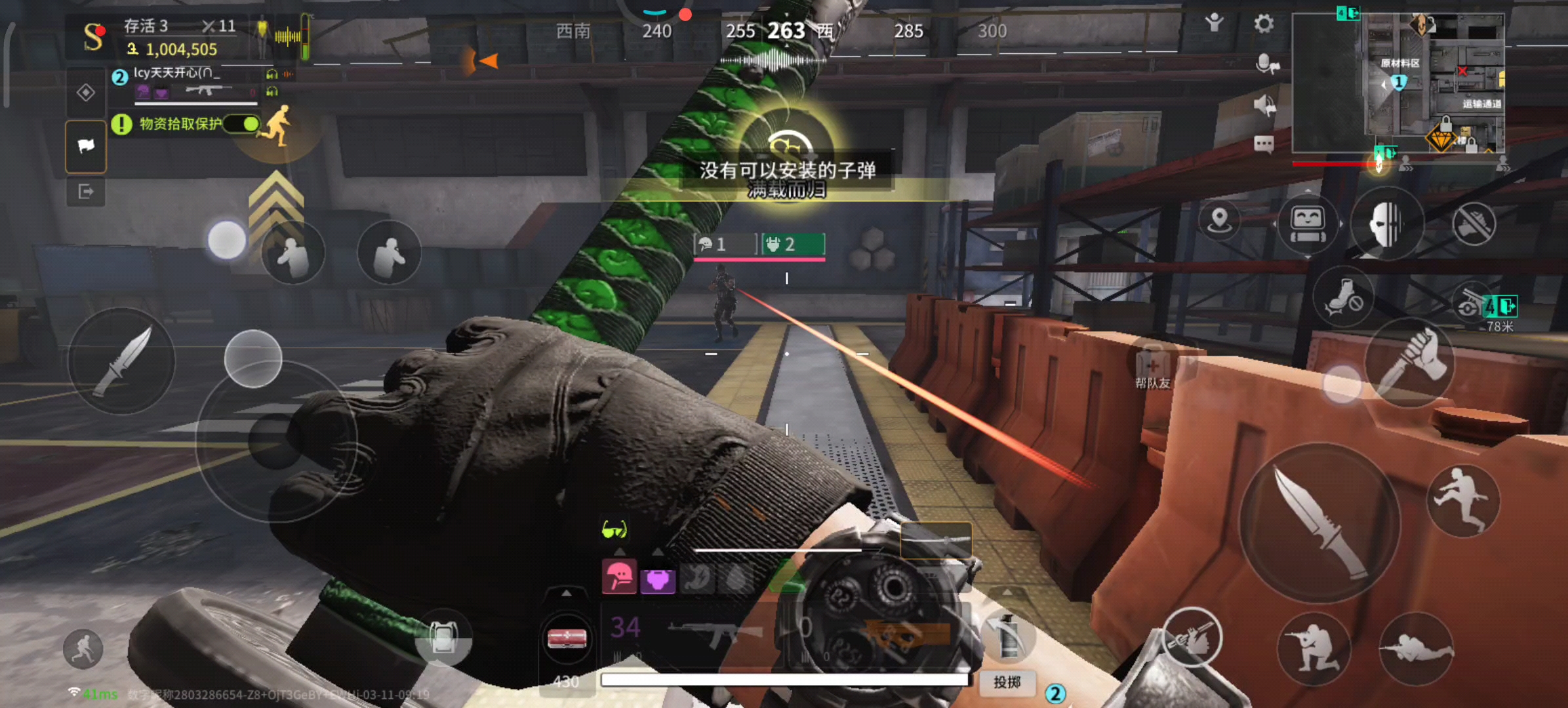The height and width of the screenshot is (708, 1568).
Task: Use the red medkit item
Action: (x=567, y=638)
